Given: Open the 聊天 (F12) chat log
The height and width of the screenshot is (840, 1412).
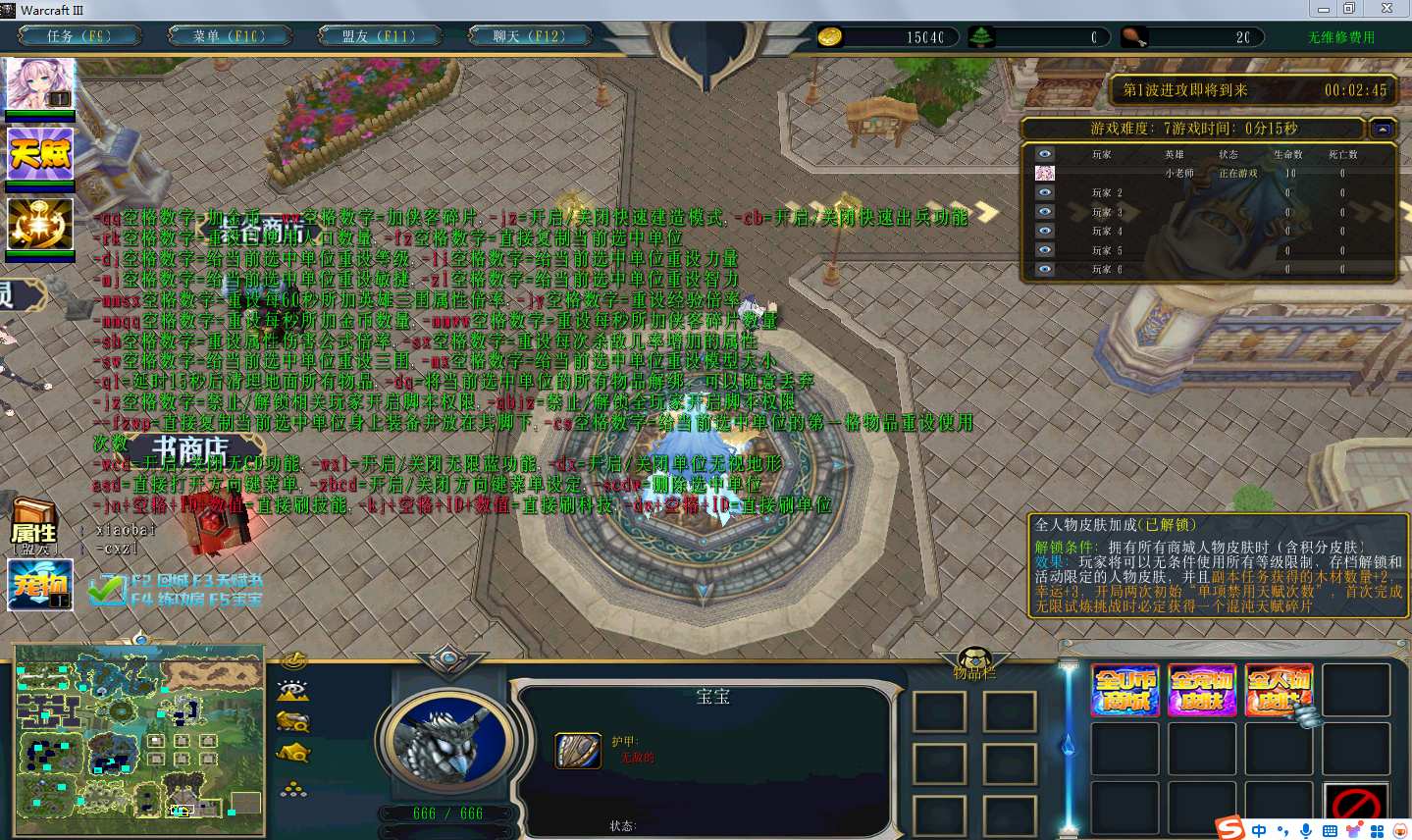Looking at the screenshot, I should coord(529,36).
